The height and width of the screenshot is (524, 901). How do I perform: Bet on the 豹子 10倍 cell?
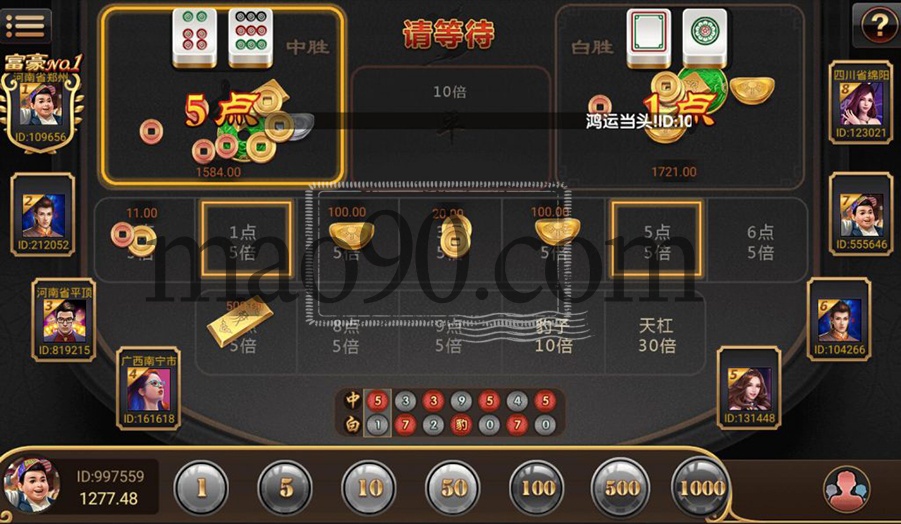pos(553,335)
